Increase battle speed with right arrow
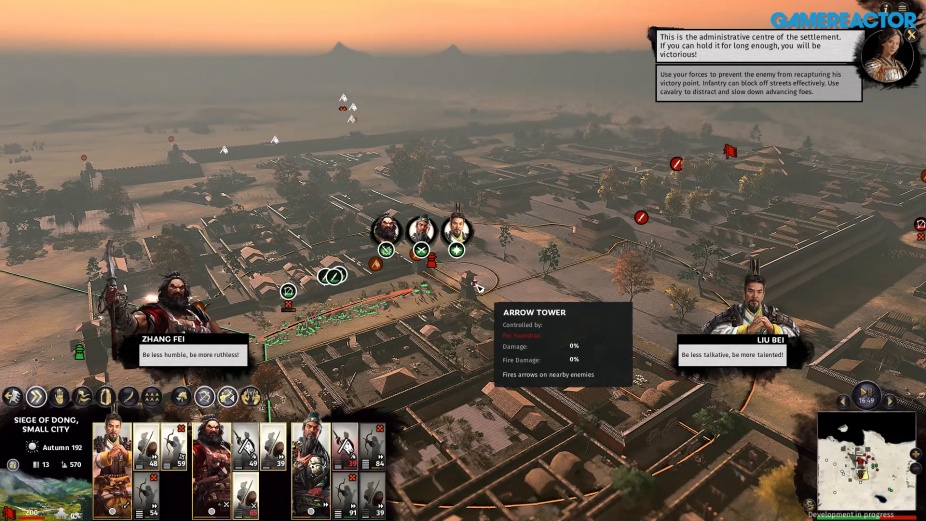Image resolution: width=926 pixels, height=521 pixels. point(889,401)
